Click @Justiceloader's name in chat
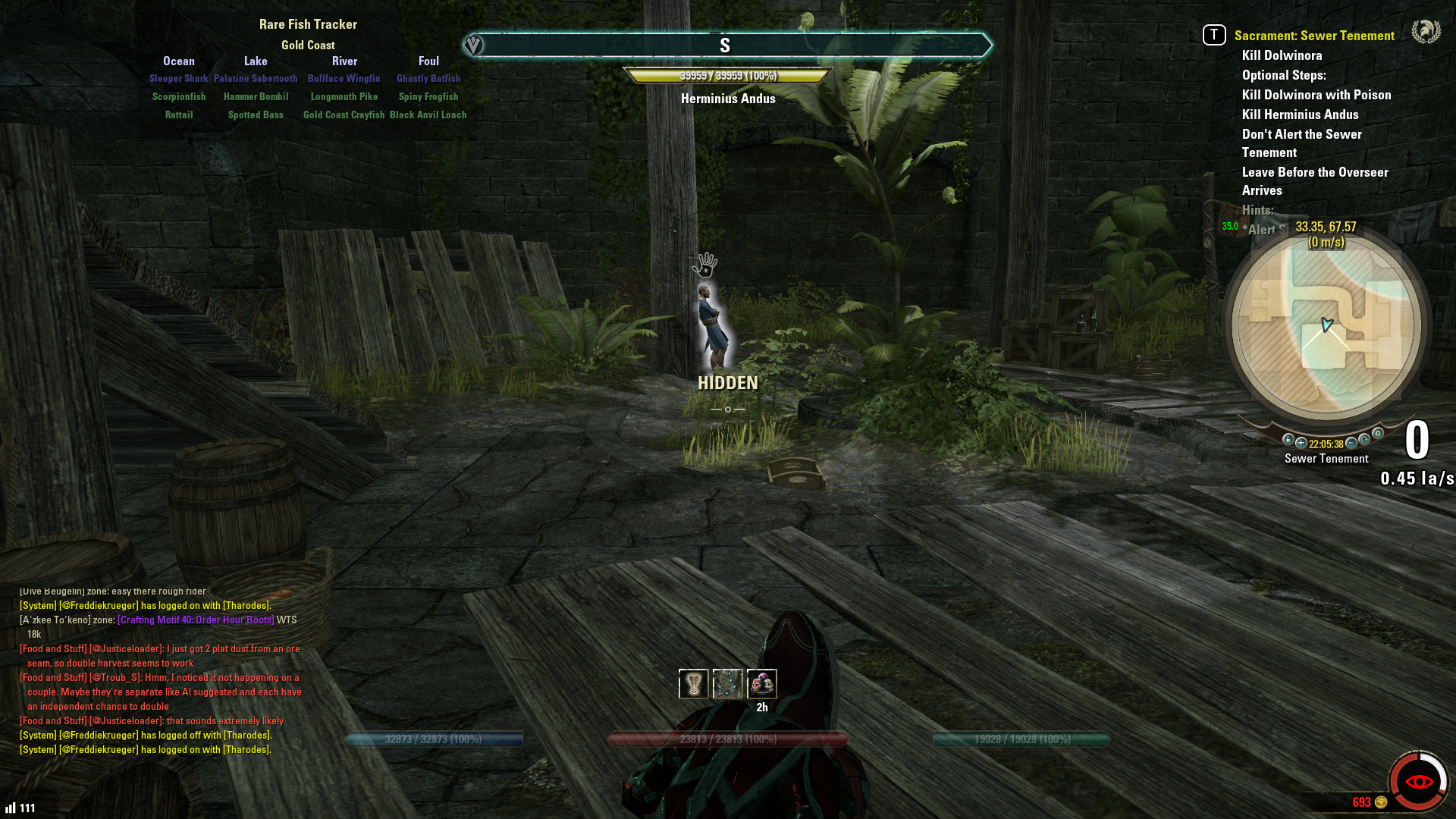This screenshot has height=819, width=1456. coord(127,648)
